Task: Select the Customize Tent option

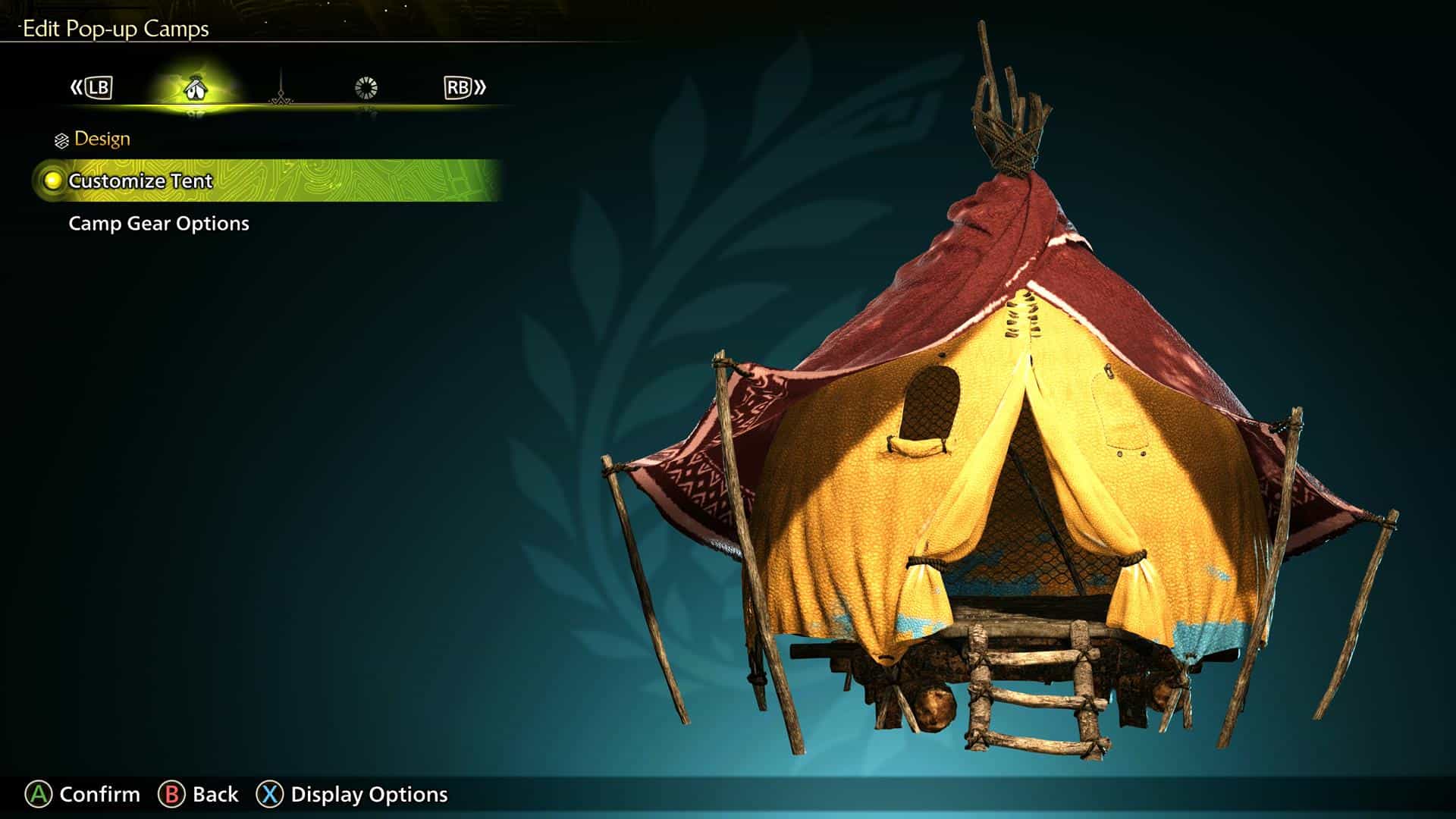Action: tap(141, 181)
